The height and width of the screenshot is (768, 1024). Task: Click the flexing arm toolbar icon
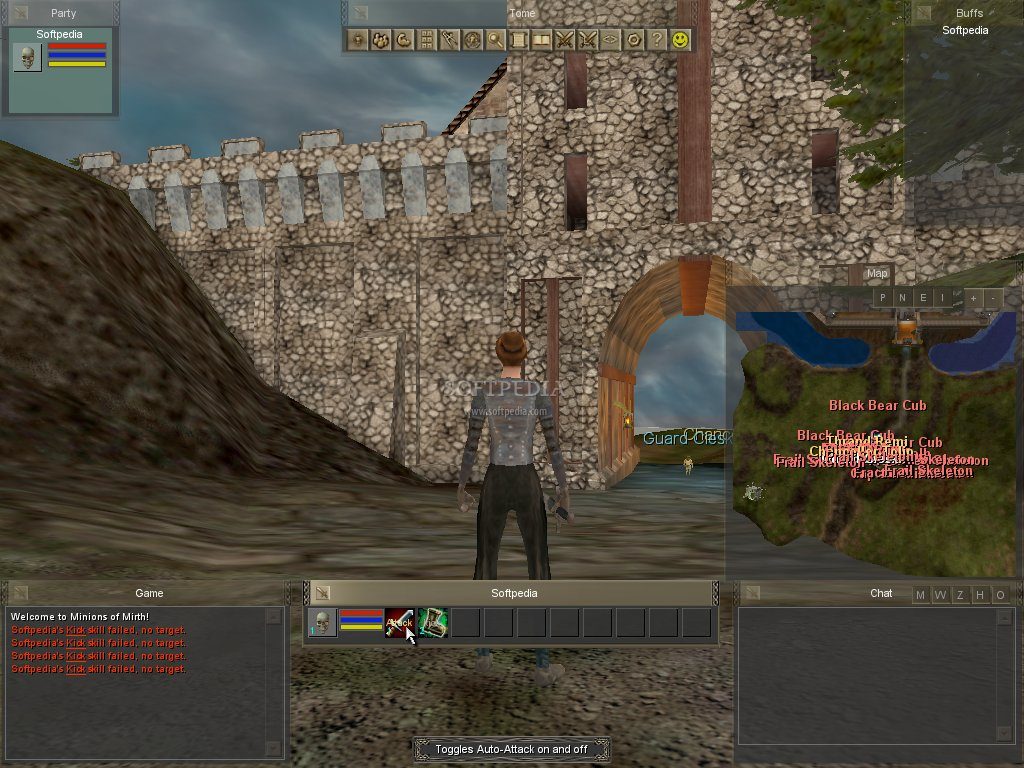tap(403, 40)
